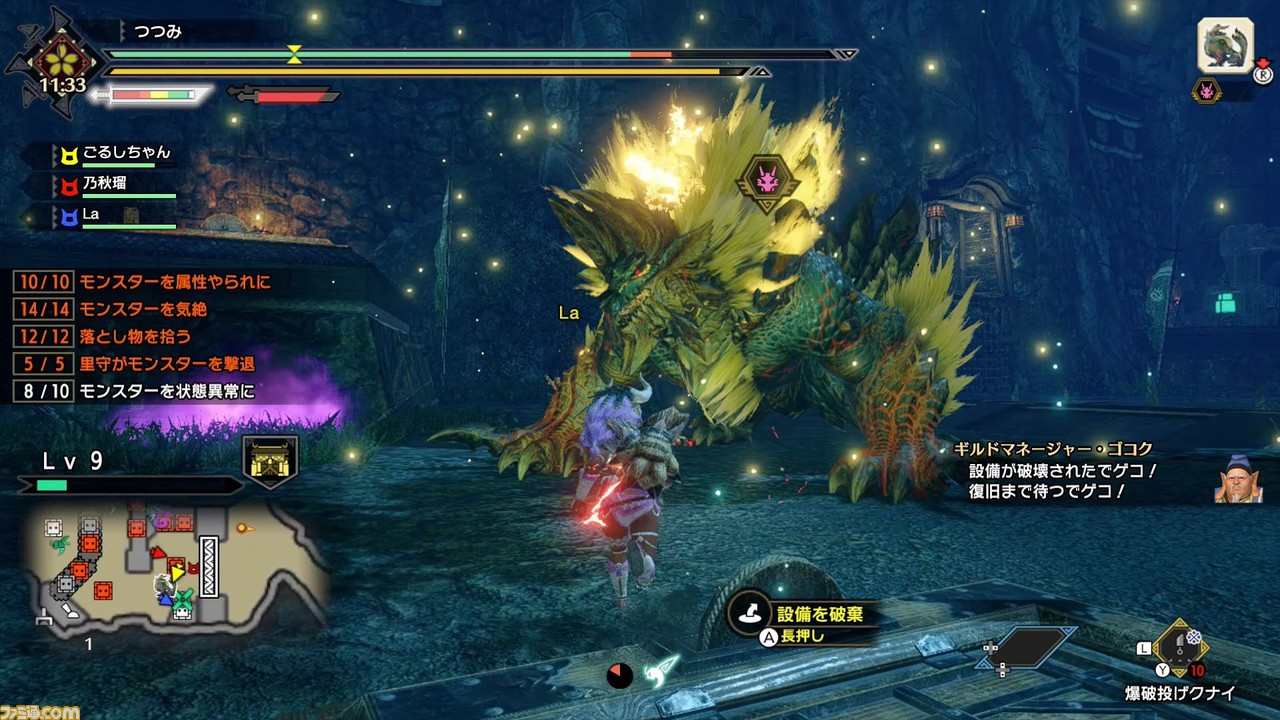Click the small pink monster status icon
The width and height of the screenshot is (1280, 720).
[1207, 91]
